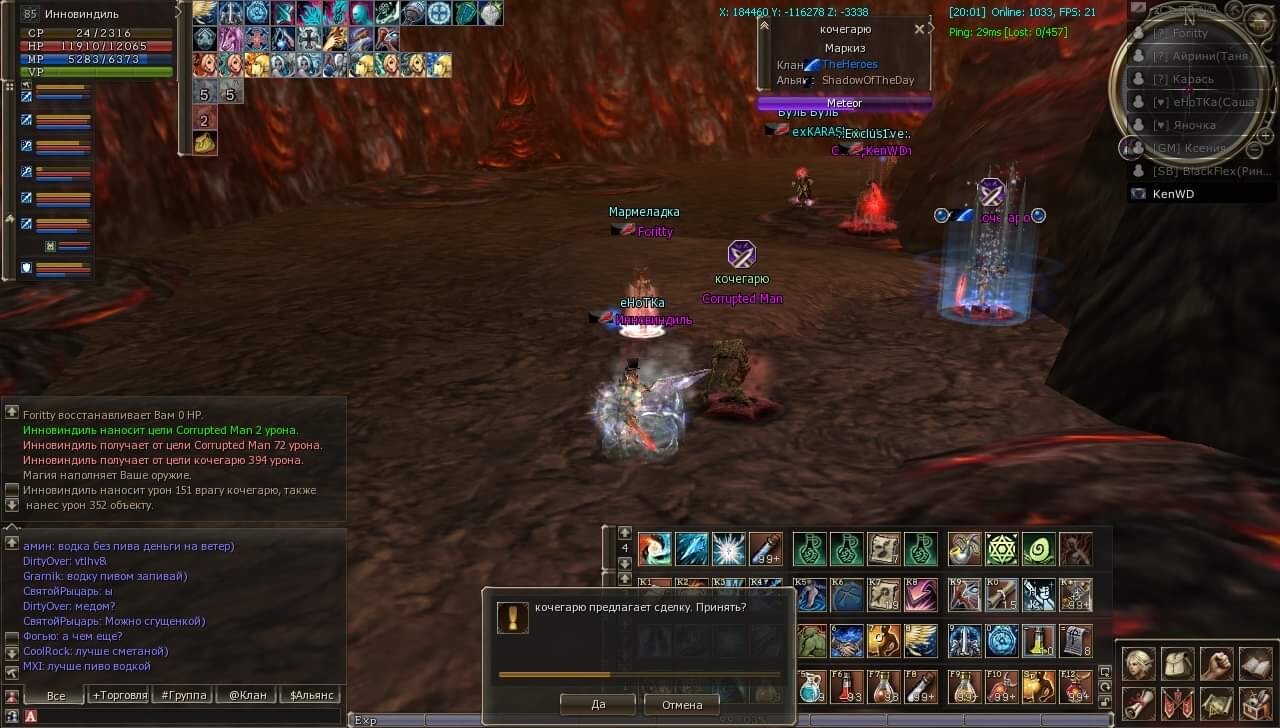This screenshot has height=728, width=1280.
Task: Use the blue mana potion hotbar slot
Action: coord(812,687)
